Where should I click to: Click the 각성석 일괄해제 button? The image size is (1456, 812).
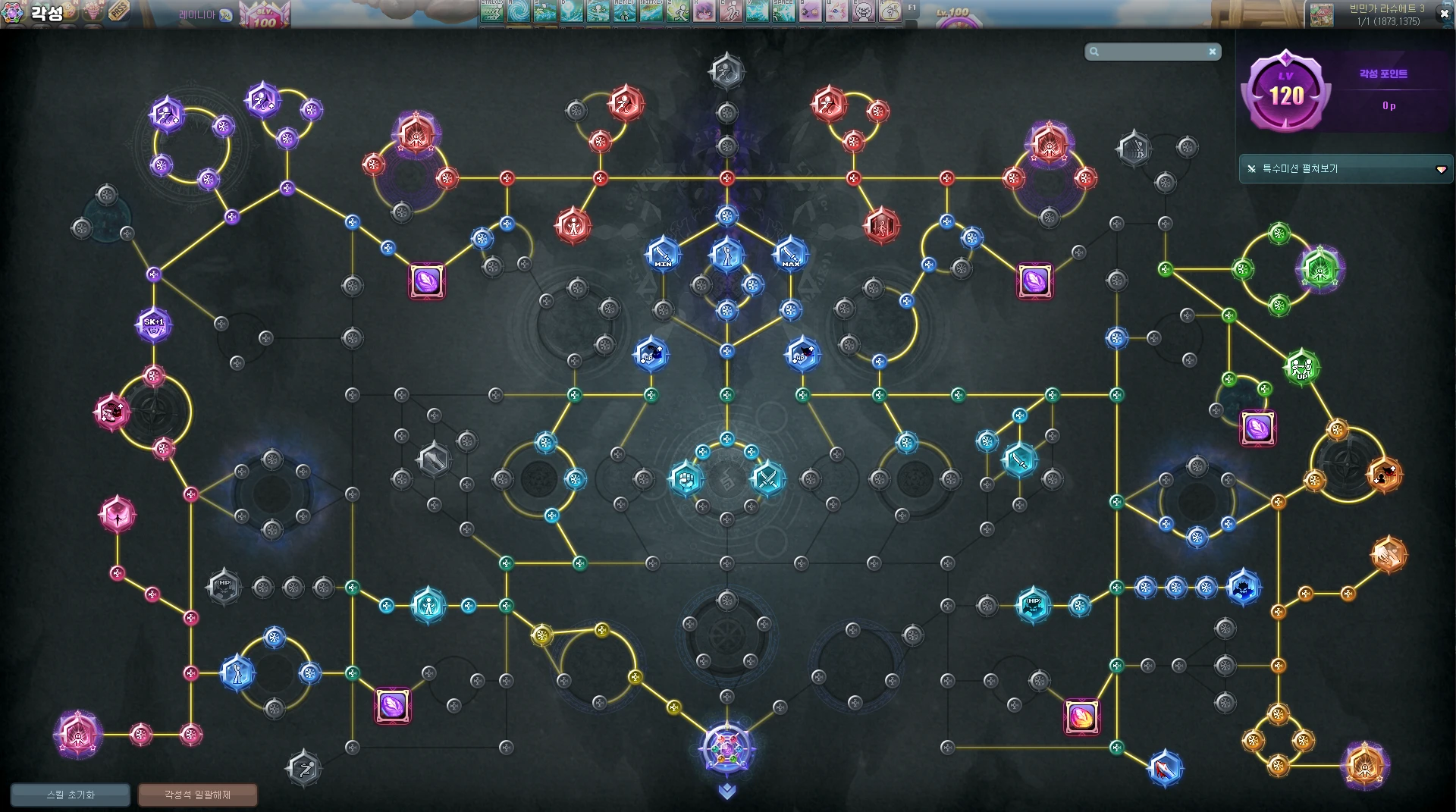click(x=197, y=795)
